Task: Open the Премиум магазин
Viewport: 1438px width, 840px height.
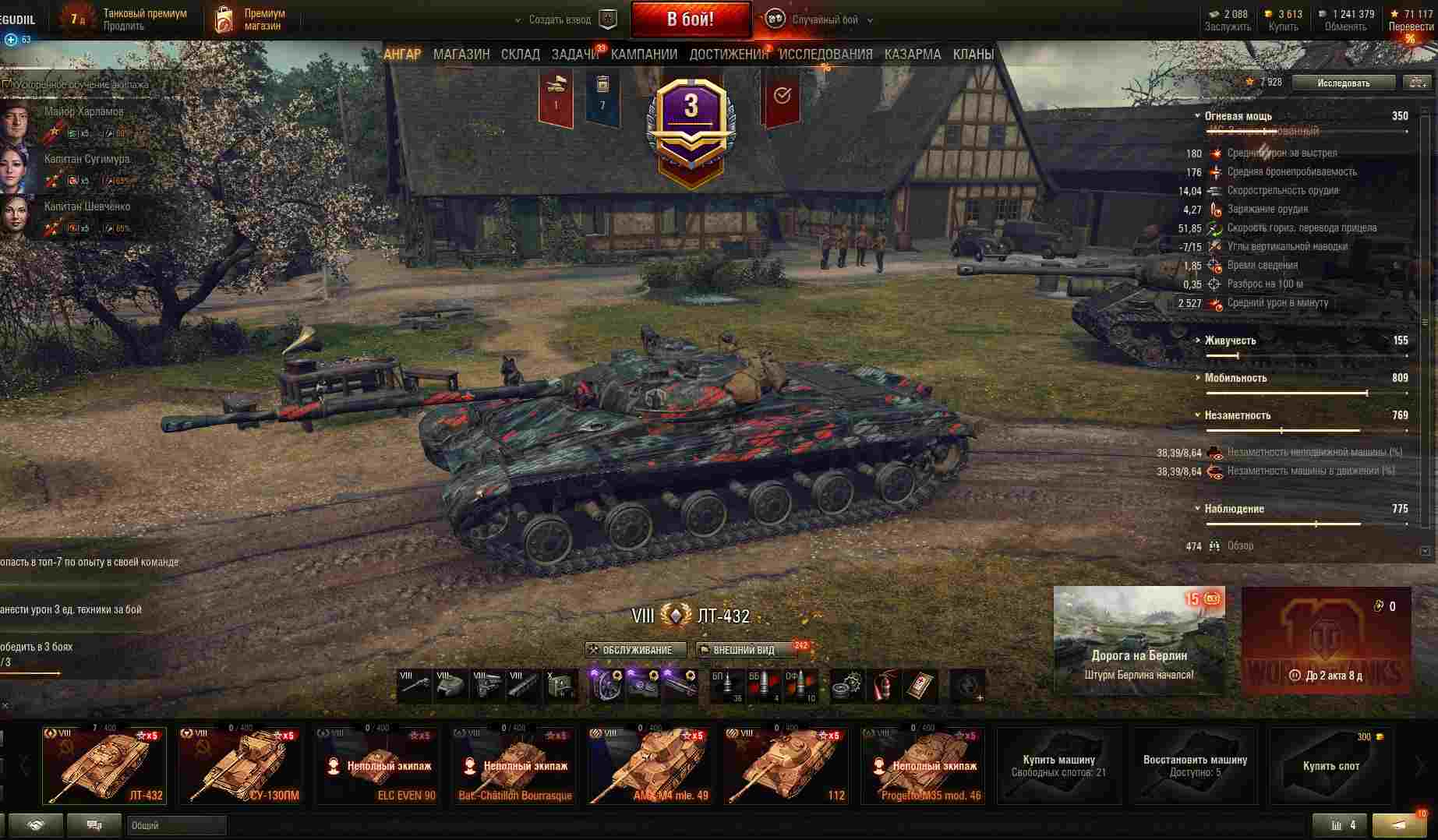Action: click(x=249, y=19)
